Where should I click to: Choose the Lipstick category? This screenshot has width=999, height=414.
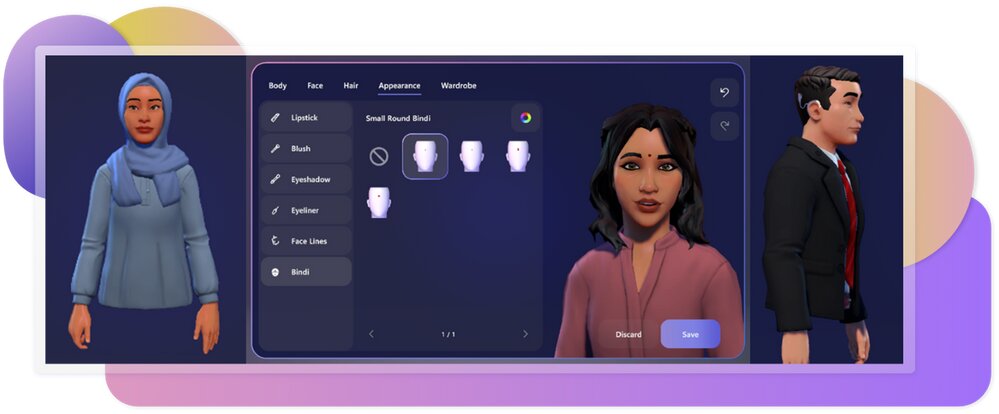click(x=306, y=117)
